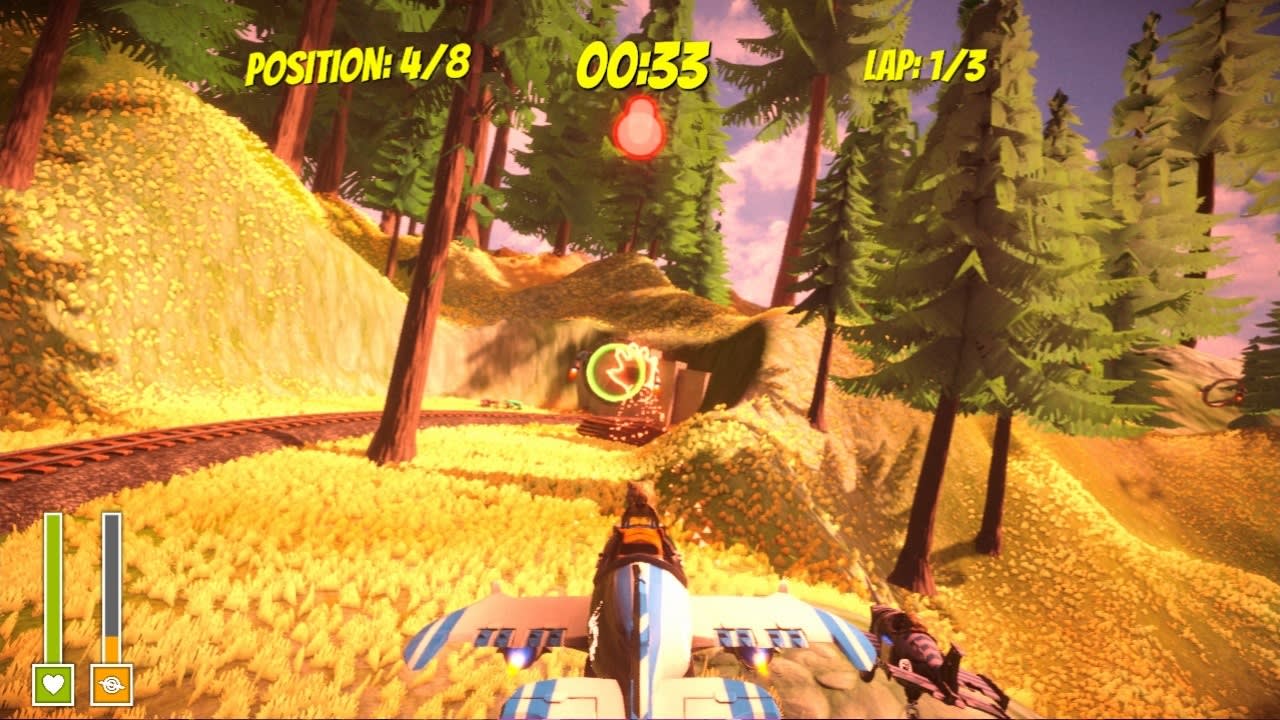
Task: Select the green checkpoint ring at the tunnel
Action: [615, 372]
